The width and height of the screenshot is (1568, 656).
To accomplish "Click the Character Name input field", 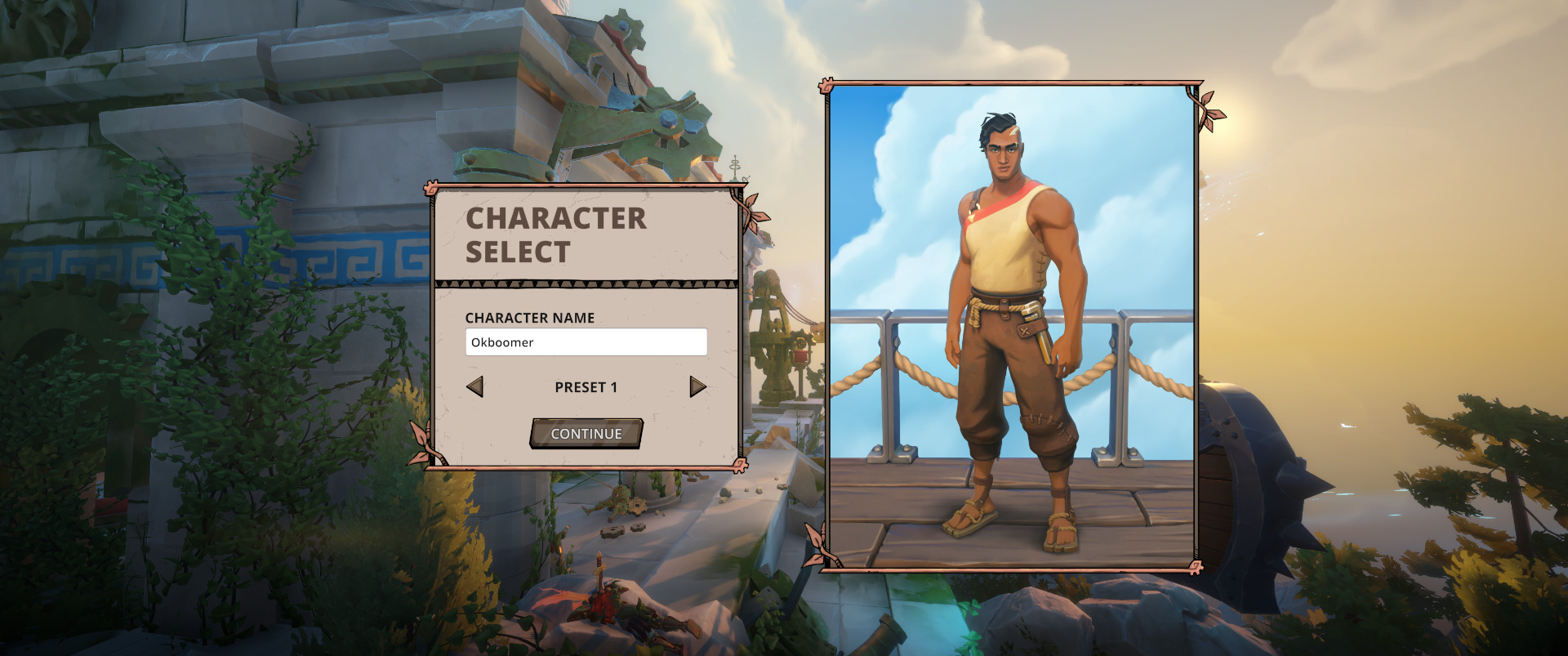I will [x=586, y=342].
